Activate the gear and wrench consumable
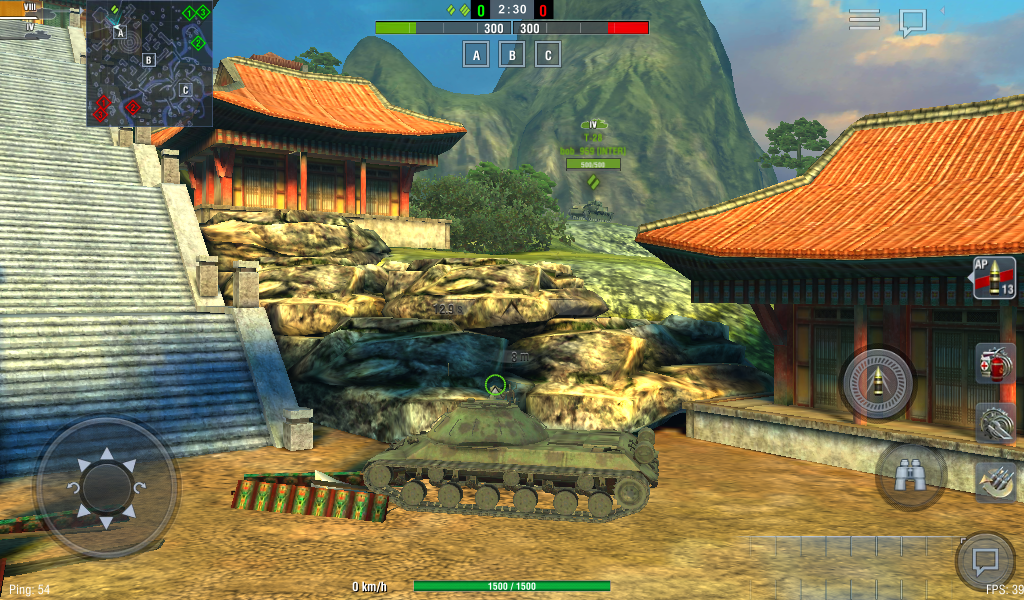Image resolution: width=1024 pixels, height=600 pixels. click(995, 422)
